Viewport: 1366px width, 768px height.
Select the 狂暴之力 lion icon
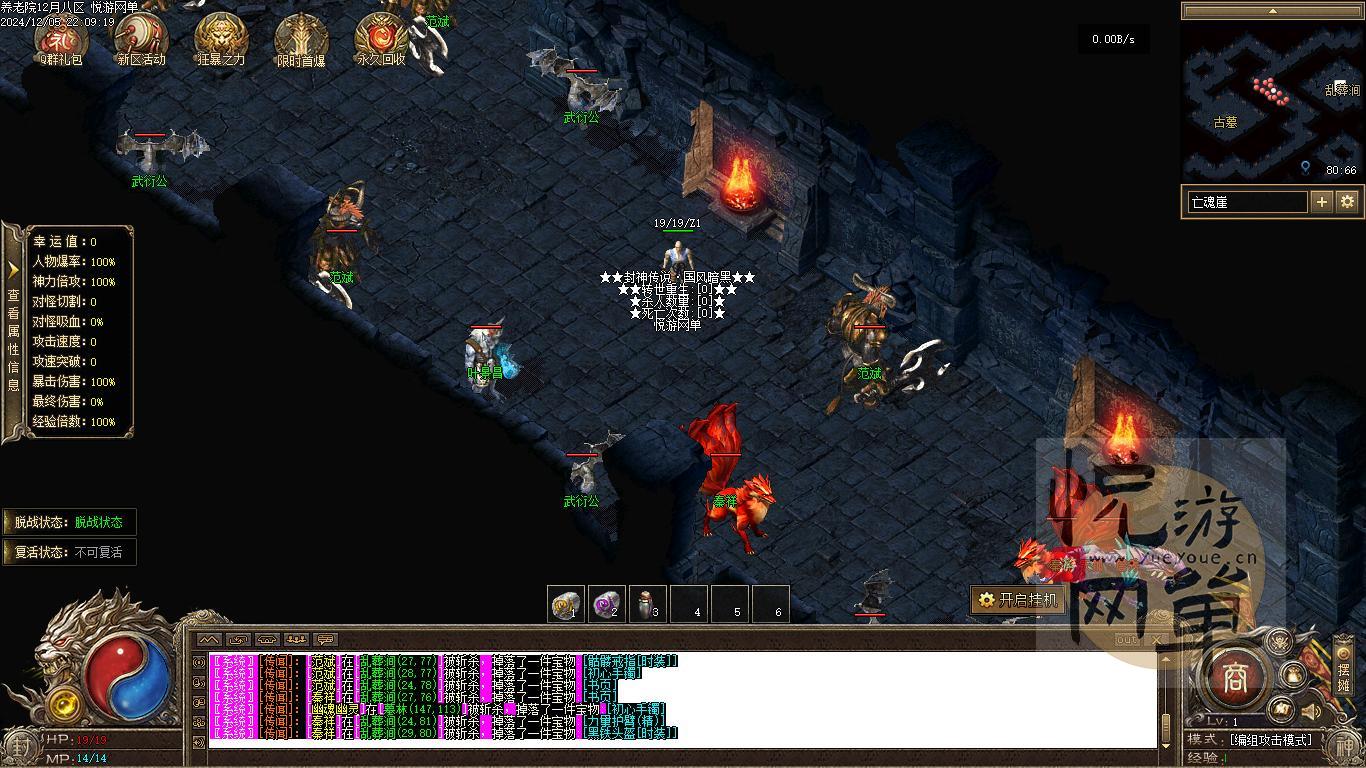(x=221, y=38)
